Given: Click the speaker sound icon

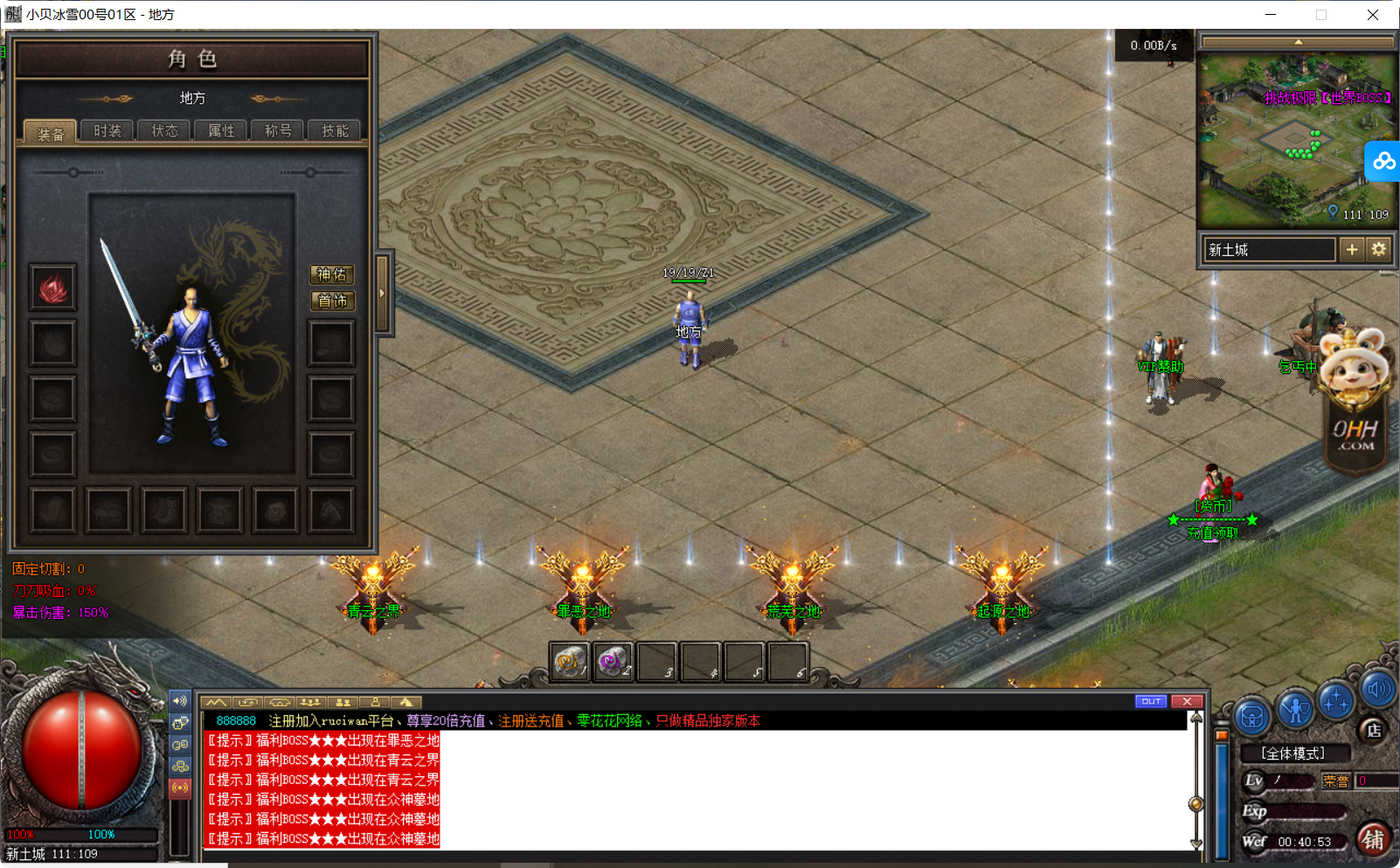Looking at the screenshot, I should (1379, 691).
